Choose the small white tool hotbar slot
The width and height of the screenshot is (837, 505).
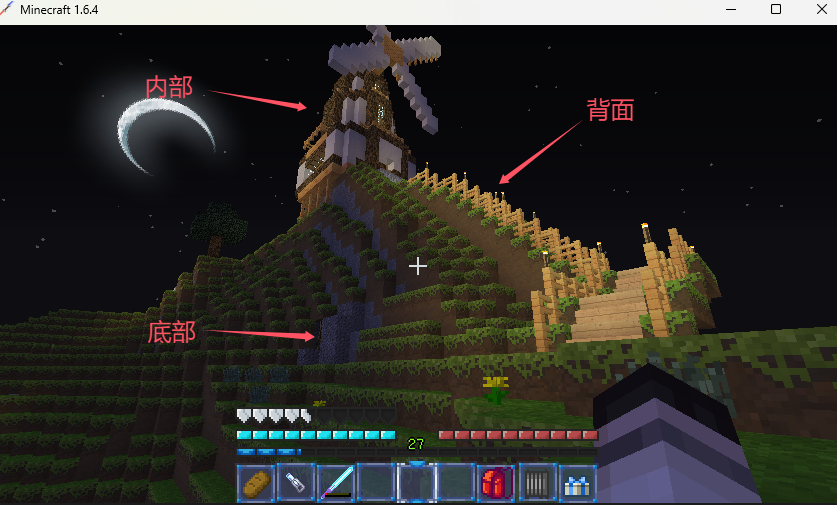click(297, 483)
